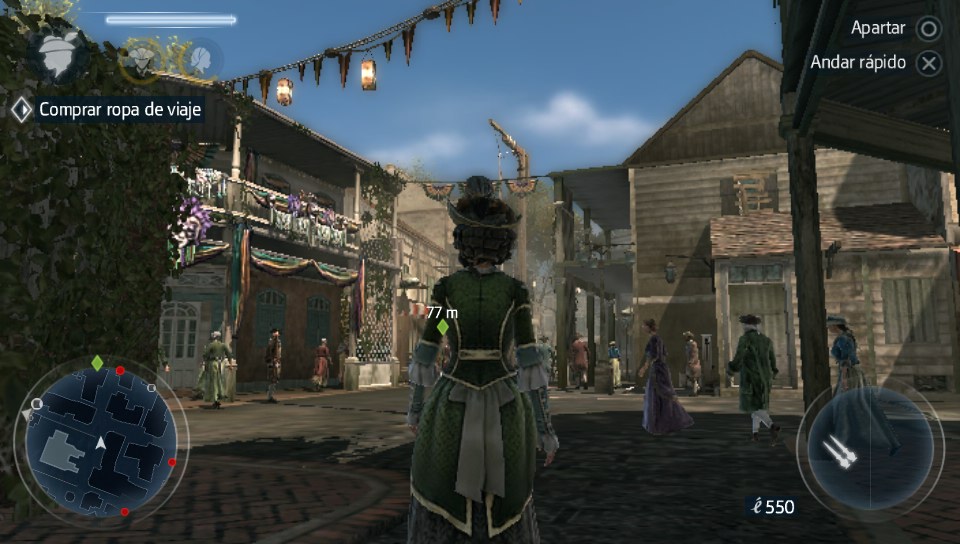Choose the assassin persona icon in gold ring
The width and height of the screenshot is (960, 544).
click(141, 58)
